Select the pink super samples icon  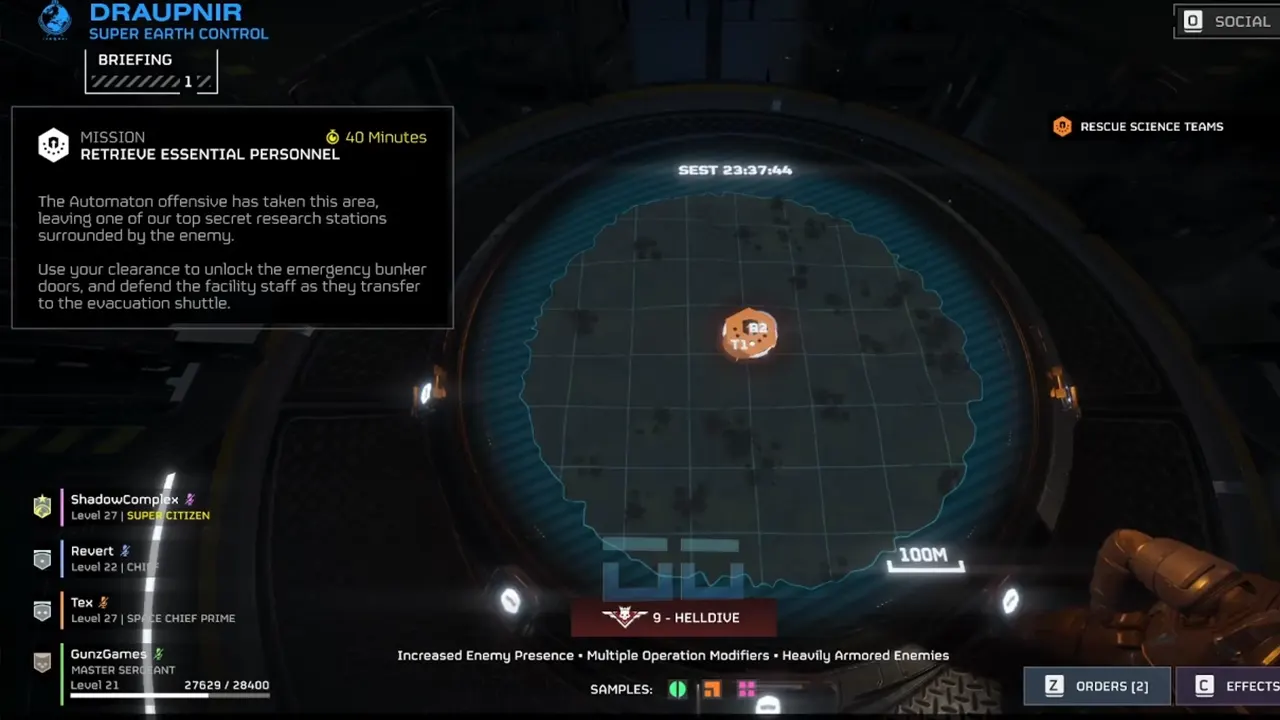point(747,688)
